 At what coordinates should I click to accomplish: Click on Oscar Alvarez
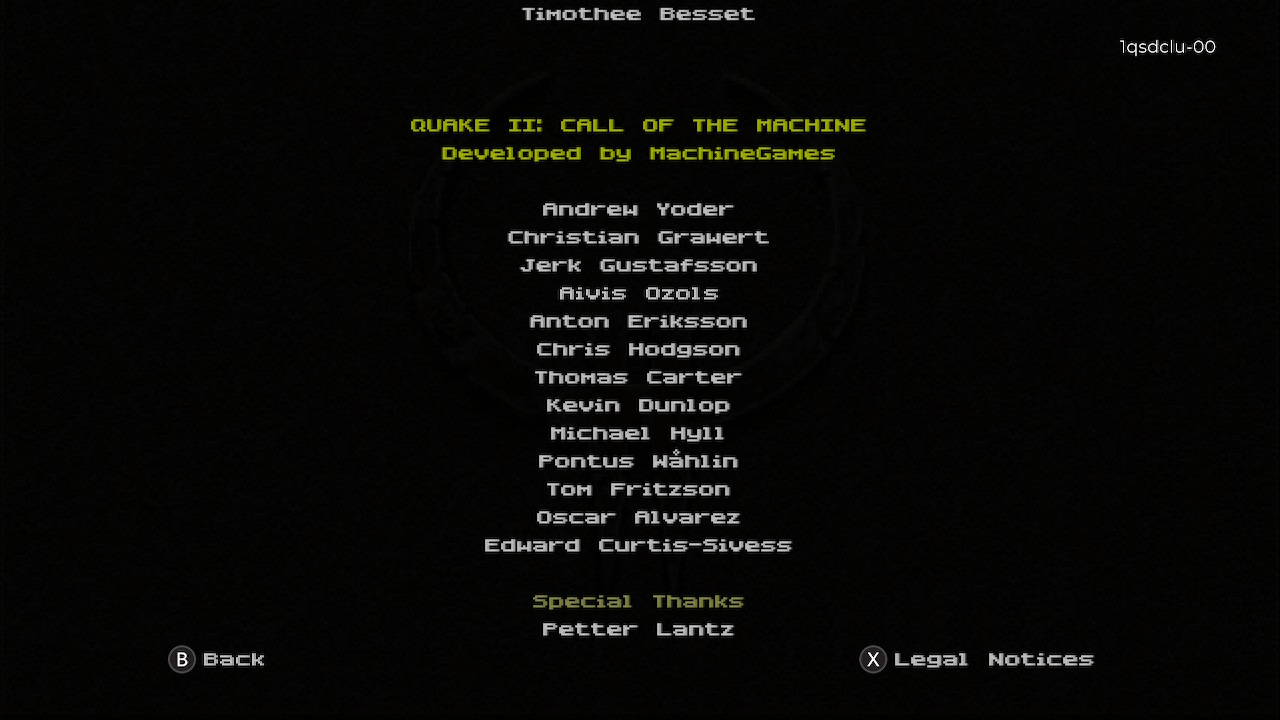pyautogui.click(x=638, y=517)
